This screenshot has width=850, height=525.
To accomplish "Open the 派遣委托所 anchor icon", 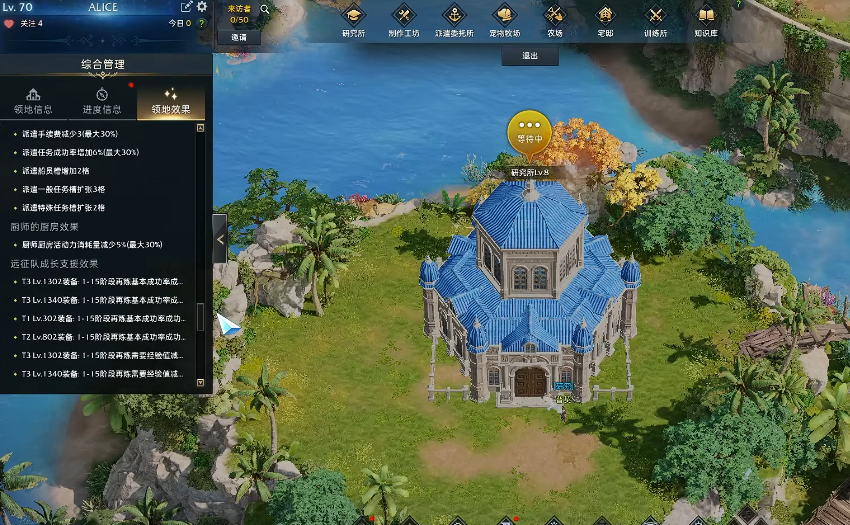I will [454, 20].
